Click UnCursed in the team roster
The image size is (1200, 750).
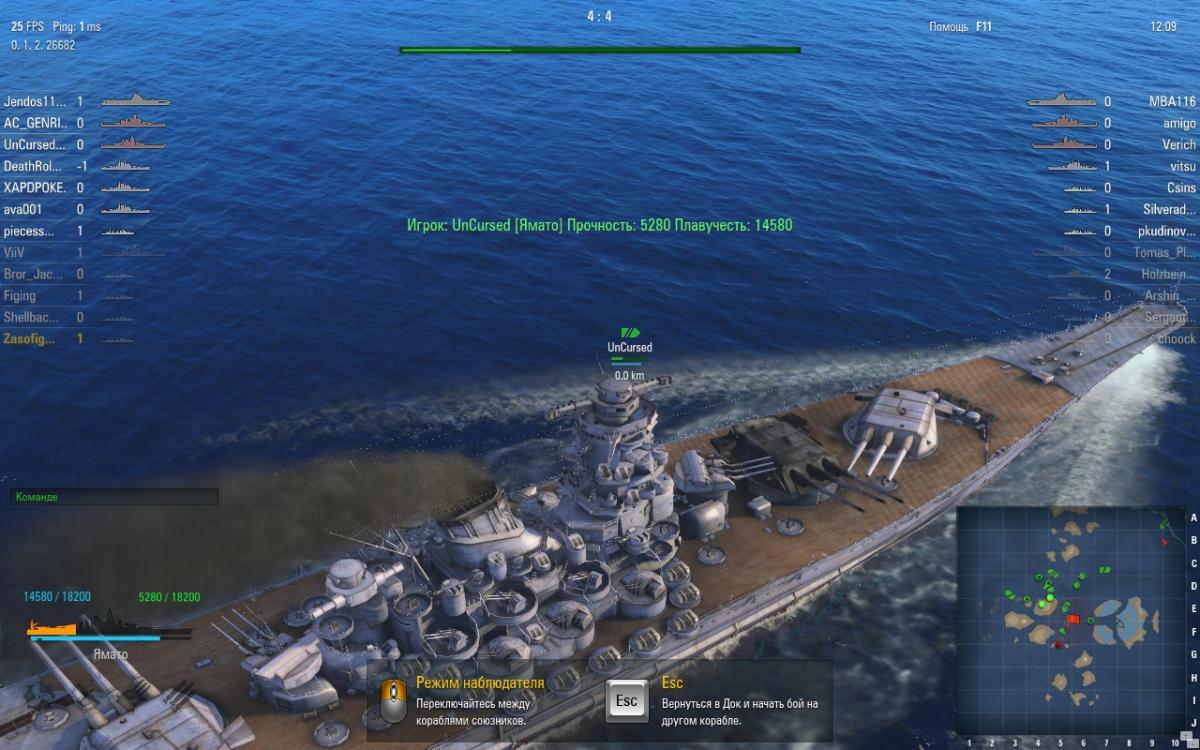35,145
